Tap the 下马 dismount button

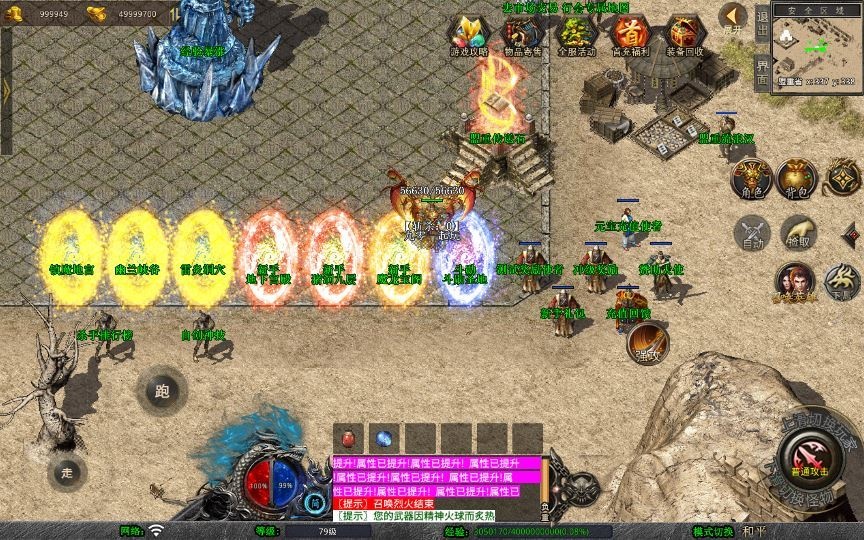click(842, 283)
